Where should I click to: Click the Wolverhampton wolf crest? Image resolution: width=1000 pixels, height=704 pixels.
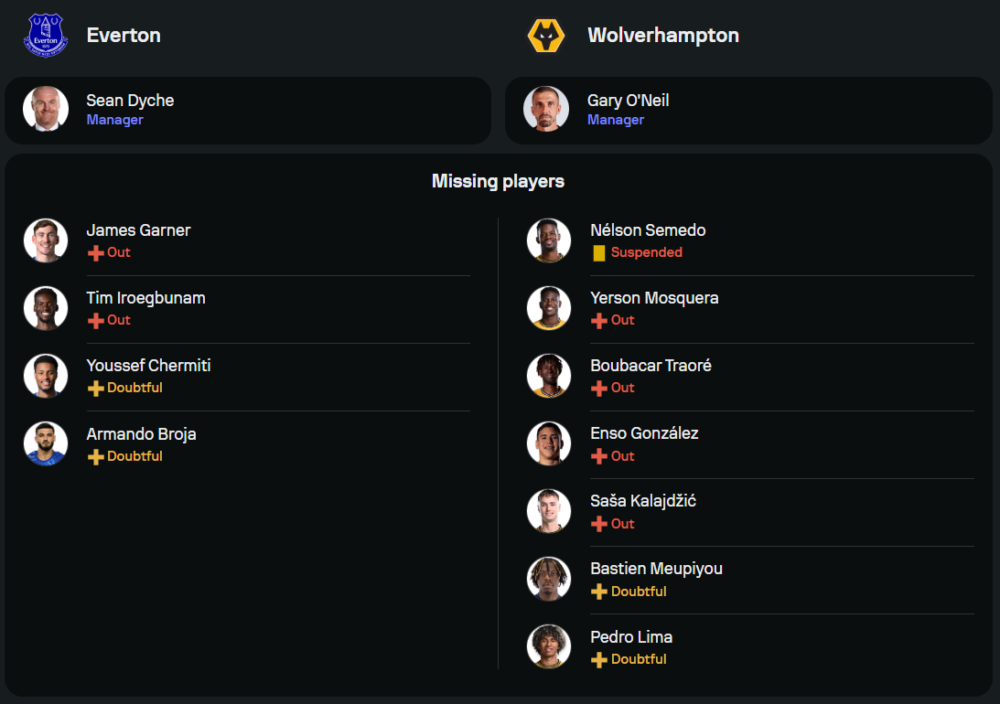(x=546, y=35)
